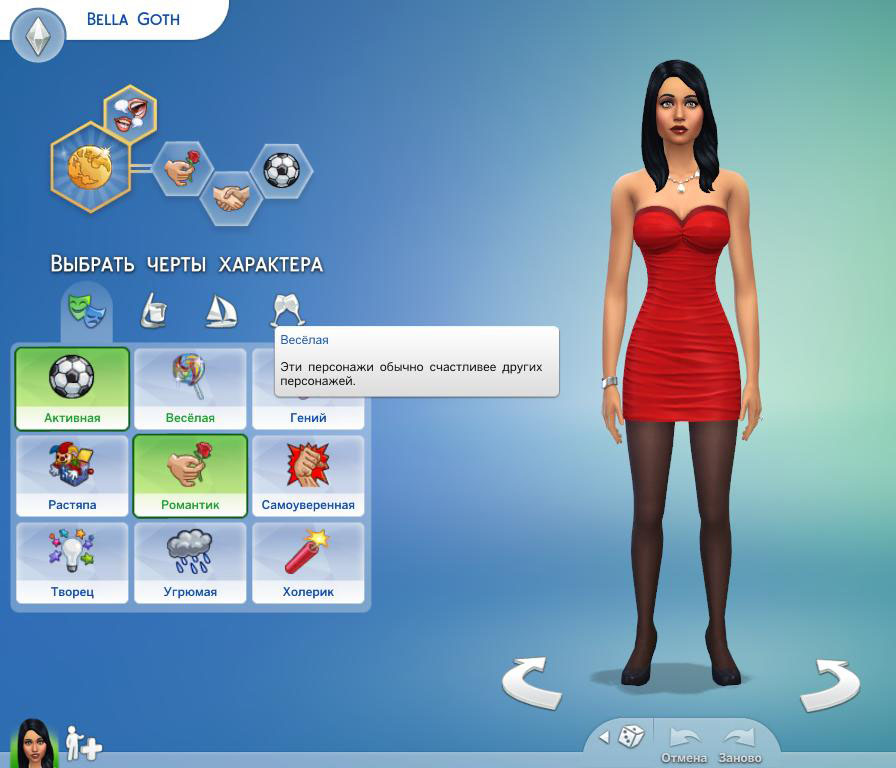This screenshot has height=768, width=896.
Task: Pick the Угрюмая trait
Action: click(x=190, y=562)
